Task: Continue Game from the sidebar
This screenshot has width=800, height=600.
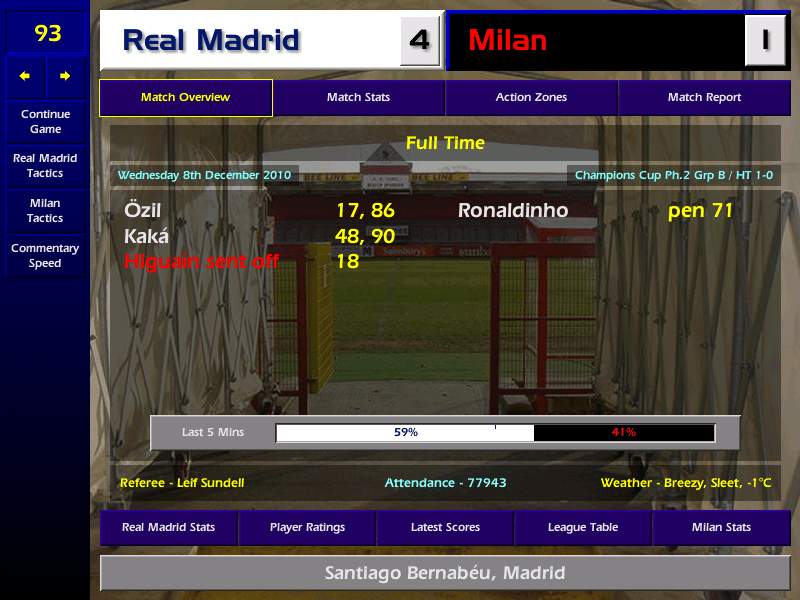Action: (x=45, y=121)
